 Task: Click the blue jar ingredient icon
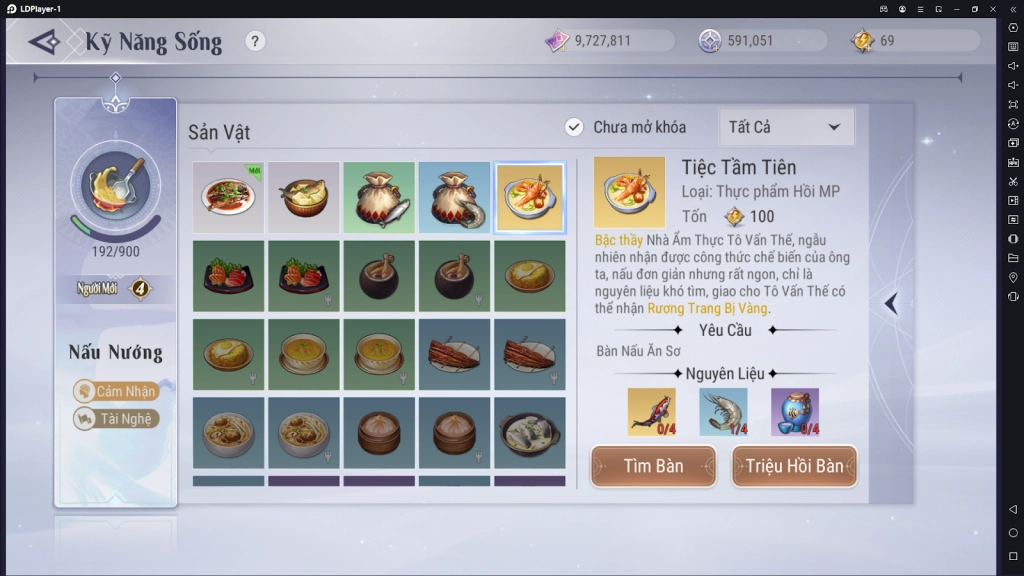coord(795,411)
